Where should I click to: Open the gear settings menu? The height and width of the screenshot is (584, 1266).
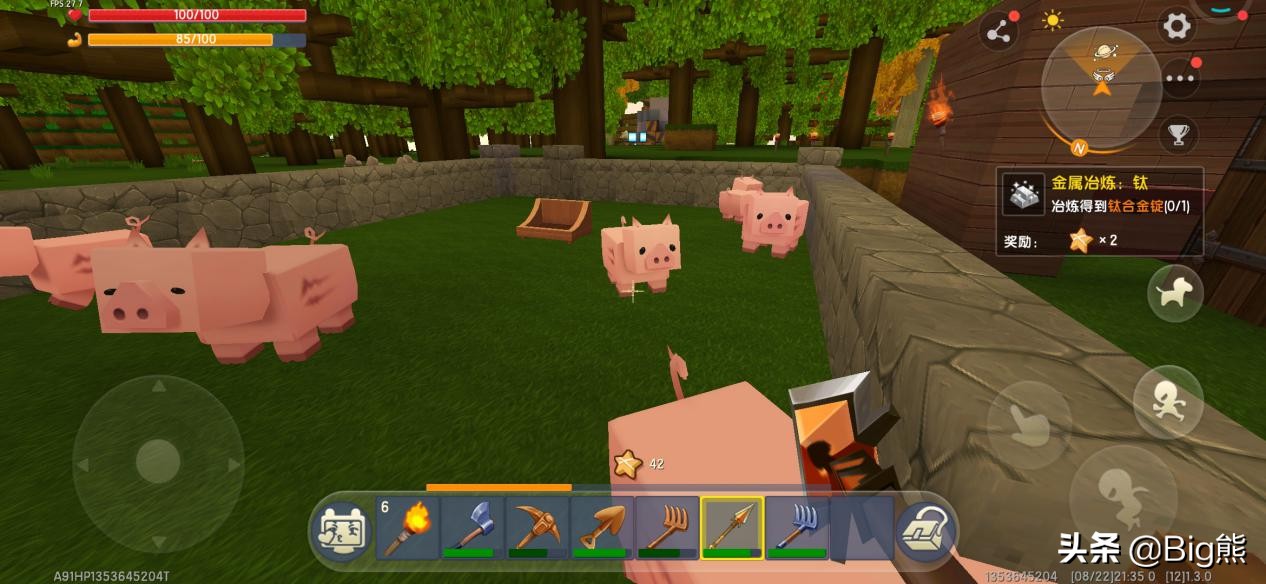pyautogui.click(x=1177, y=27)
